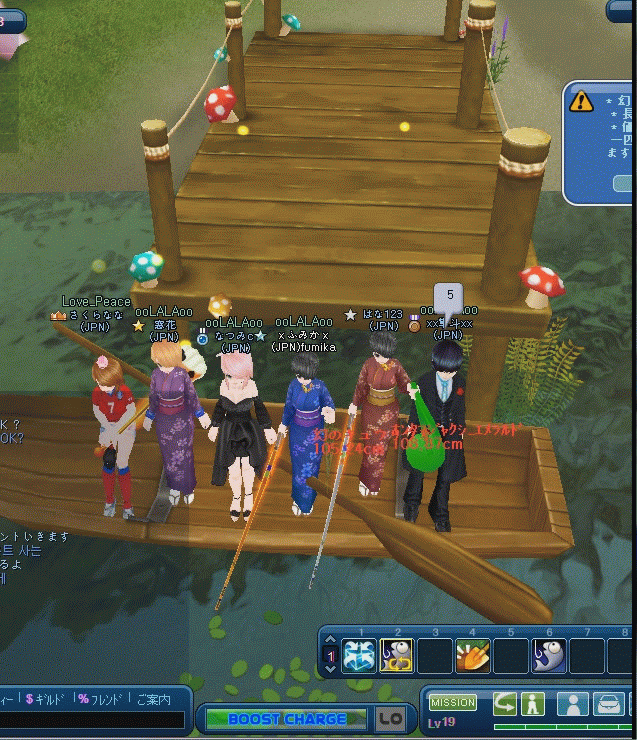The height and width of the screenshot is (740, 637).
Task: Use the fish-and-hook swap skill in slot 2
Action: (397, 656)
